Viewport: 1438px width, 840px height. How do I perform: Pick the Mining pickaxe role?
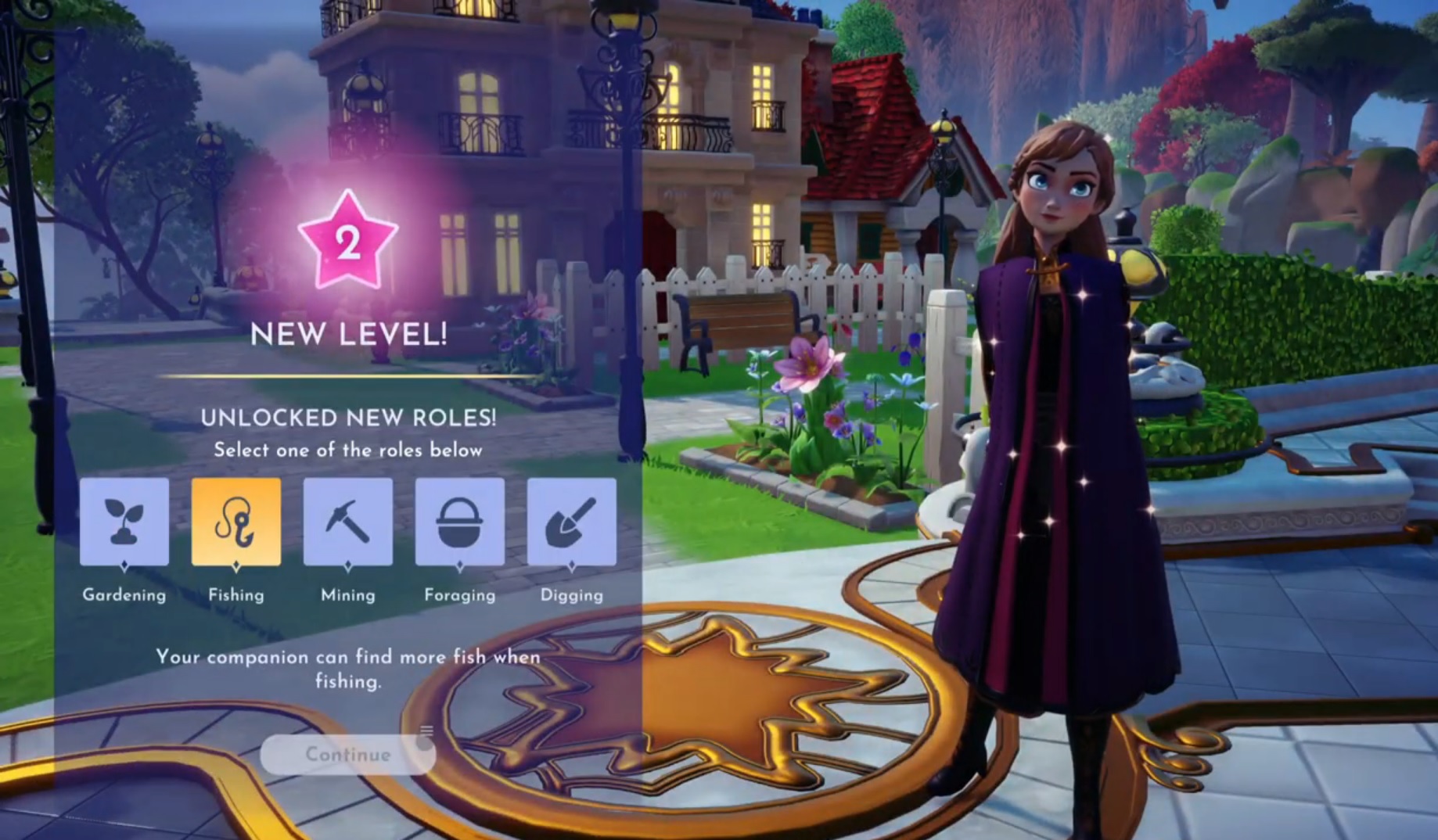pos(348,522)
